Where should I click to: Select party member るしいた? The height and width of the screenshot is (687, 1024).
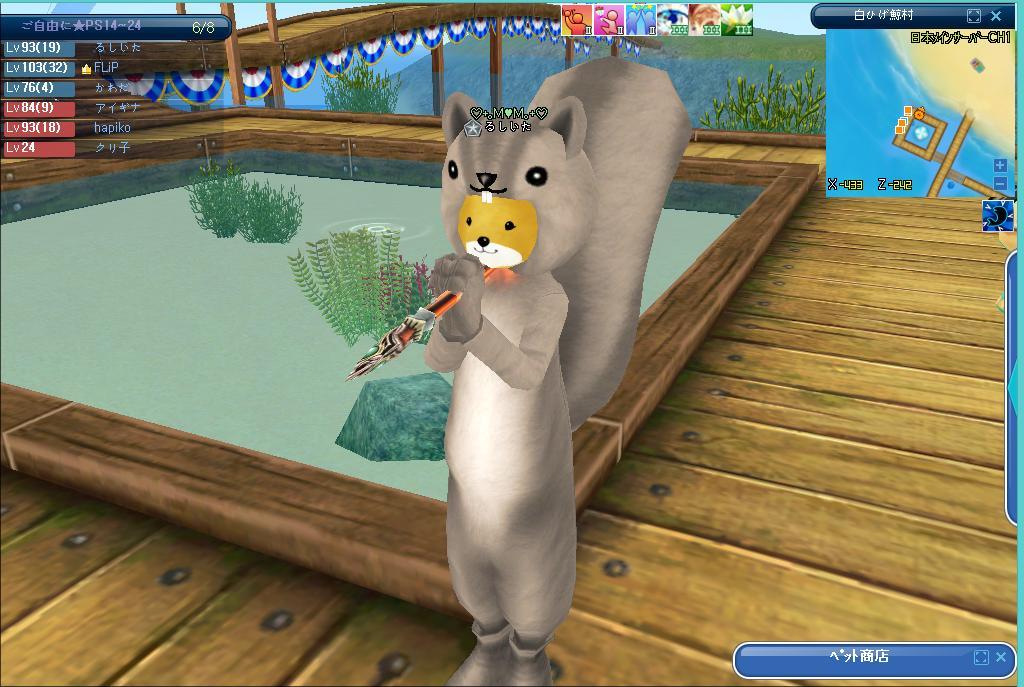pos(117,48)
